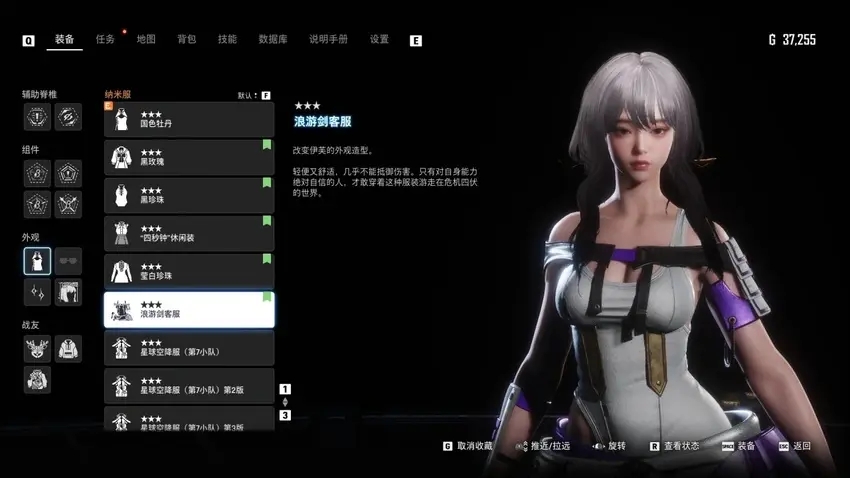Open the sunglasses appearance slot
Viewport: 850px width, 478px height.
coord(68,262)
